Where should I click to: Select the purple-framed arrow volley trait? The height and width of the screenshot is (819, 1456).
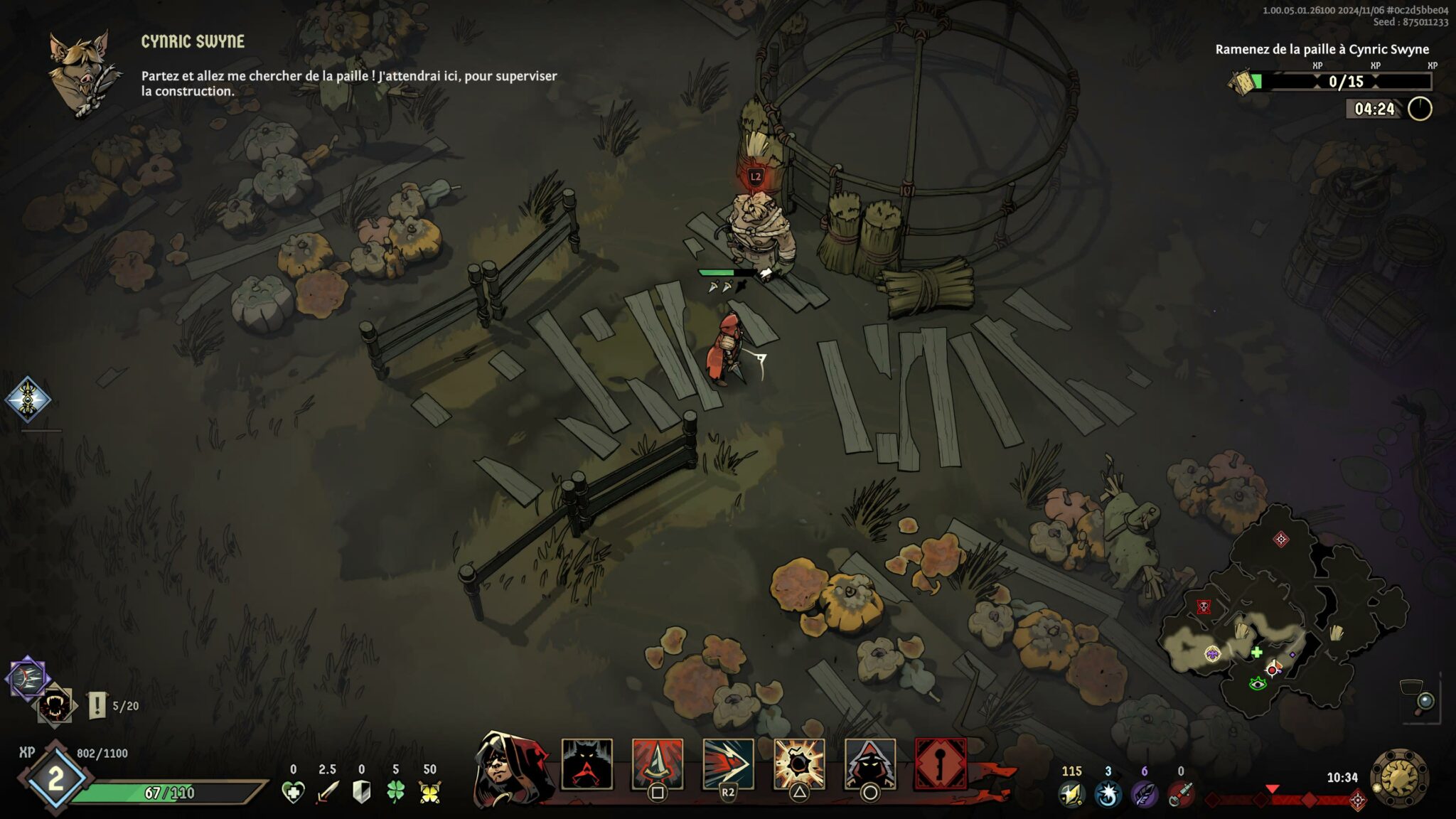point(28,679)
